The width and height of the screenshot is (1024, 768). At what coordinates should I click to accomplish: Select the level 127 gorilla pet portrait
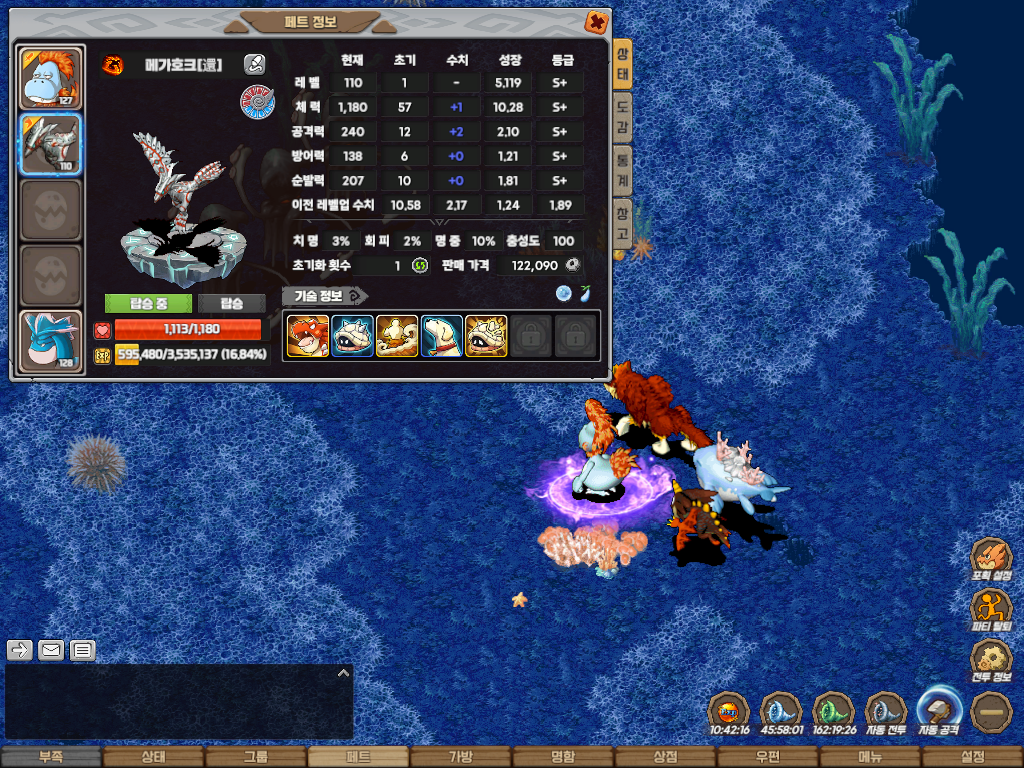click(51, 78)
